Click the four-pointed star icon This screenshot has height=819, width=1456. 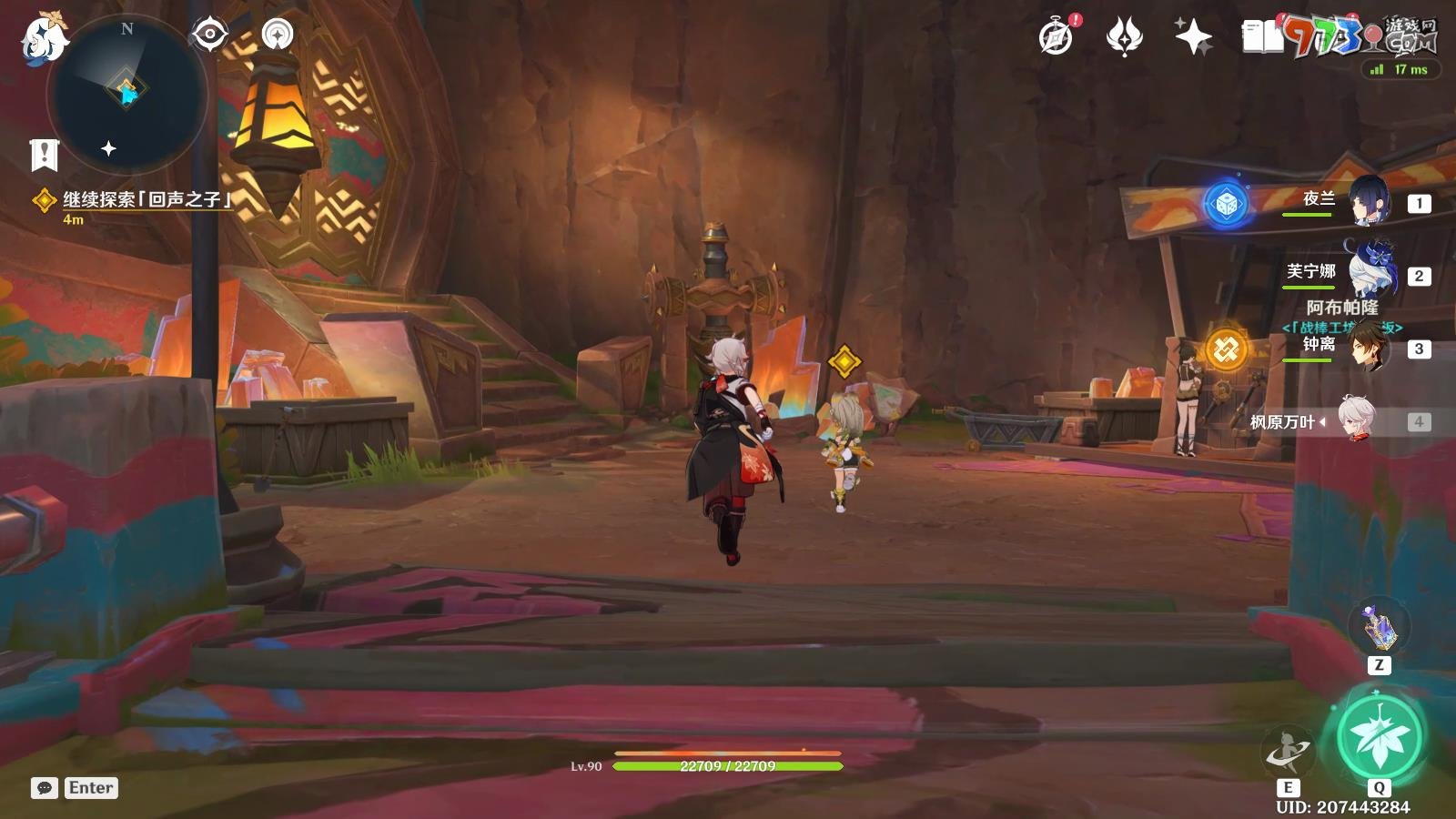[1193, 37]
